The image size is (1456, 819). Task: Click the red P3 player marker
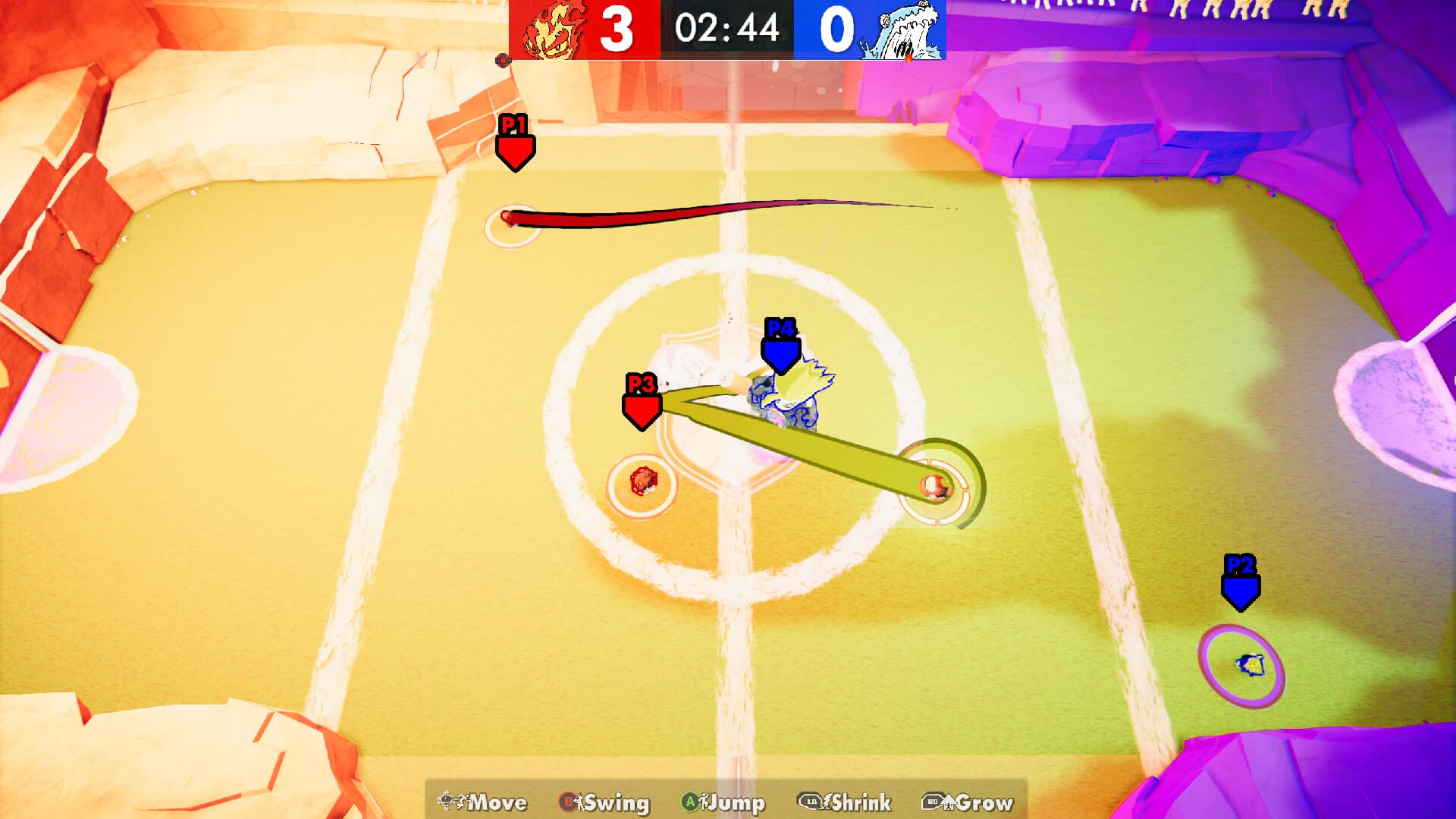tap(641, 409)
